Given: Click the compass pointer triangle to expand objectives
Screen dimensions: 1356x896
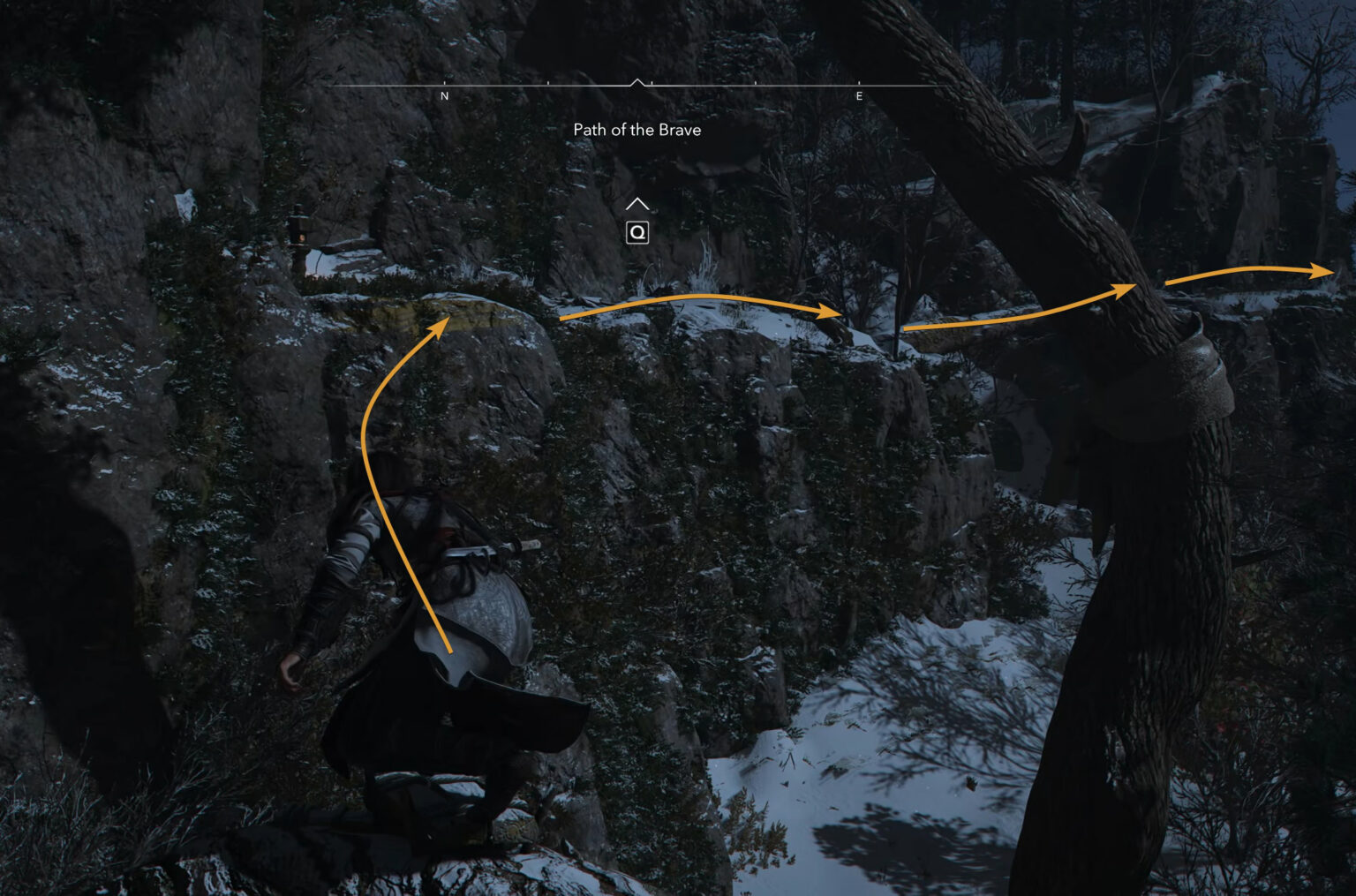Looking at the screenshot, I should click(x=637, y=82).
